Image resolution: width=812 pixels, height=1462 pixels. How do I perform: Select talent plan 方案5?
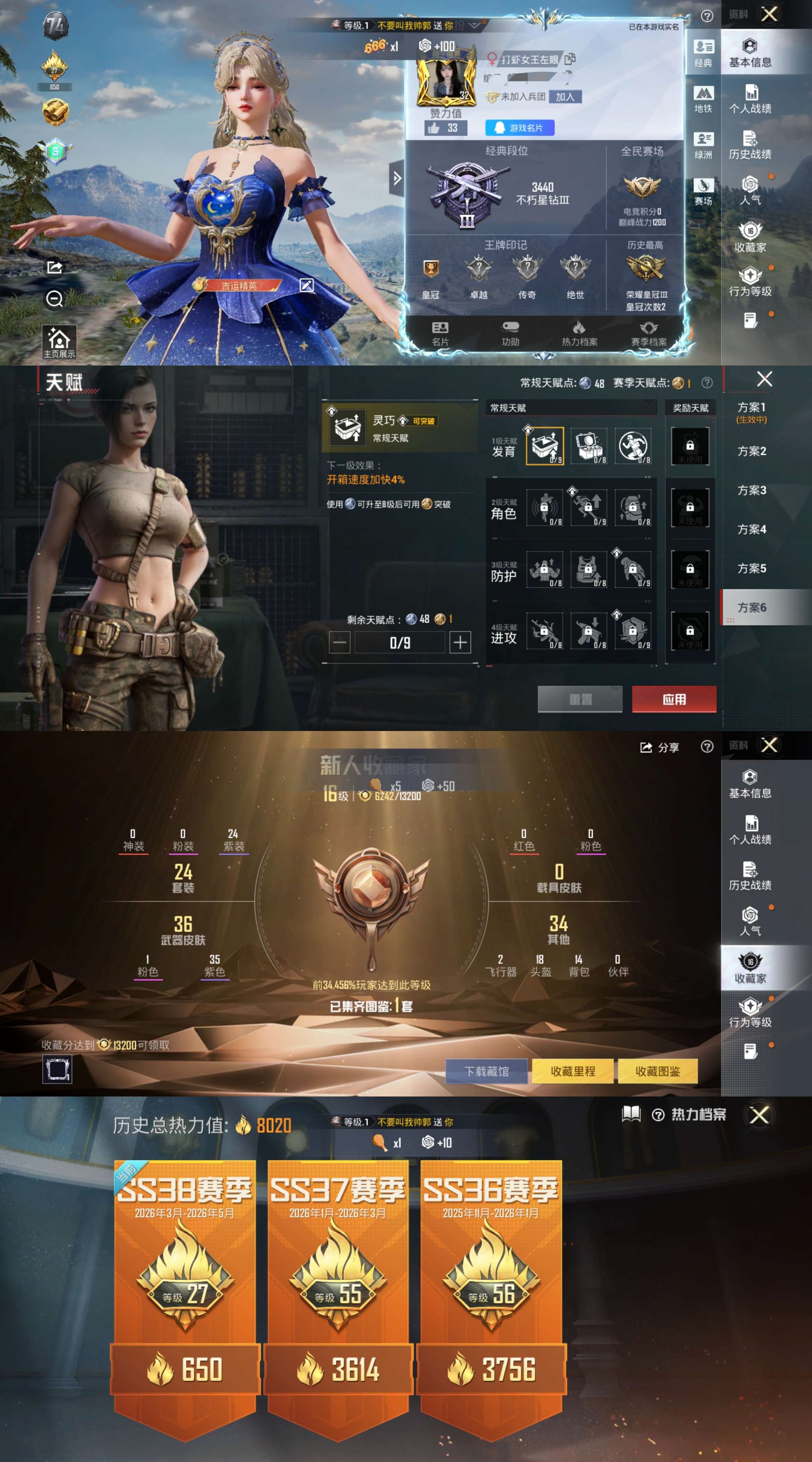click(x=751, y=568)
